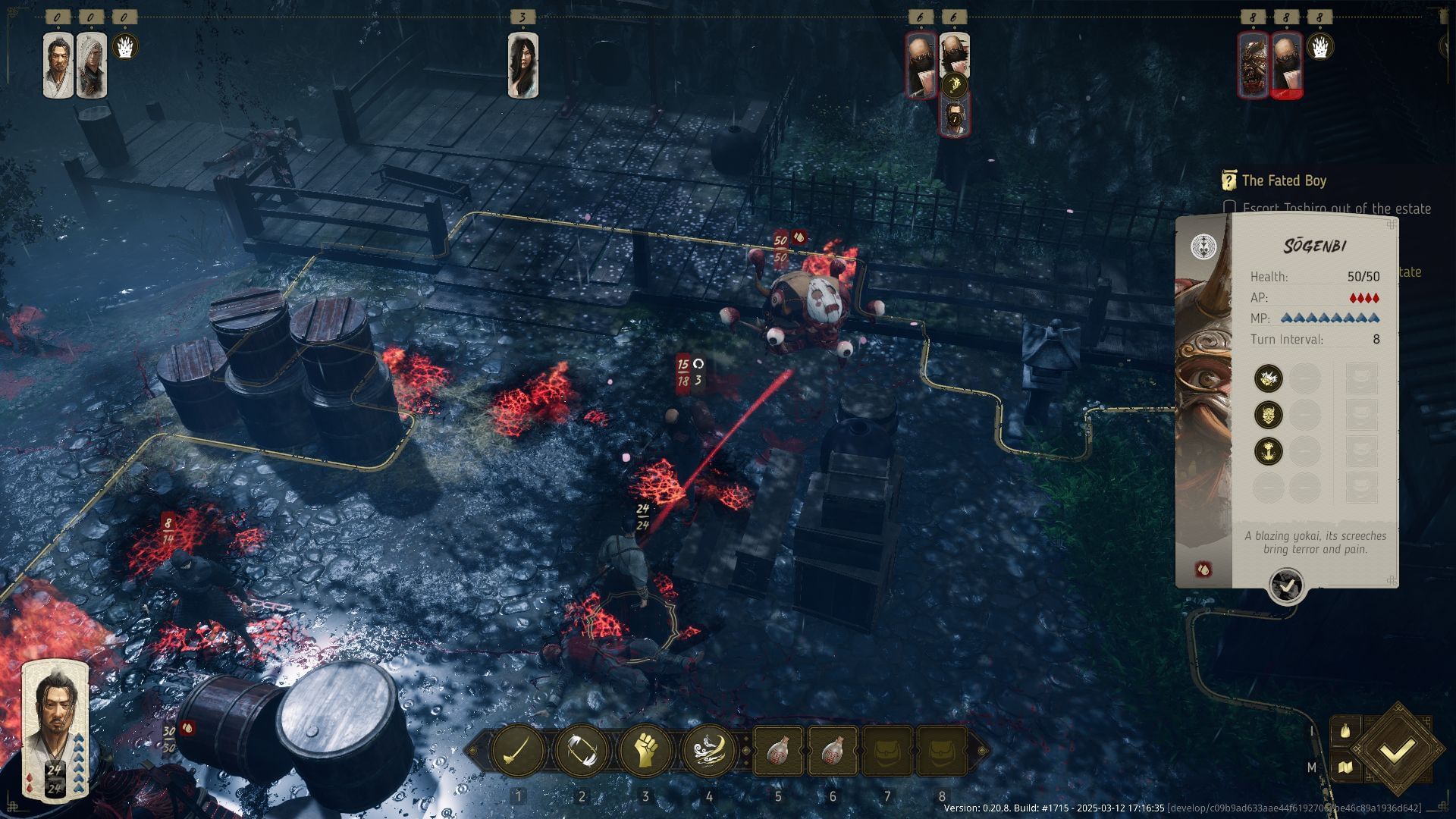Open the map
This screenshot has width=1456, height=819.
[1345, 767]
